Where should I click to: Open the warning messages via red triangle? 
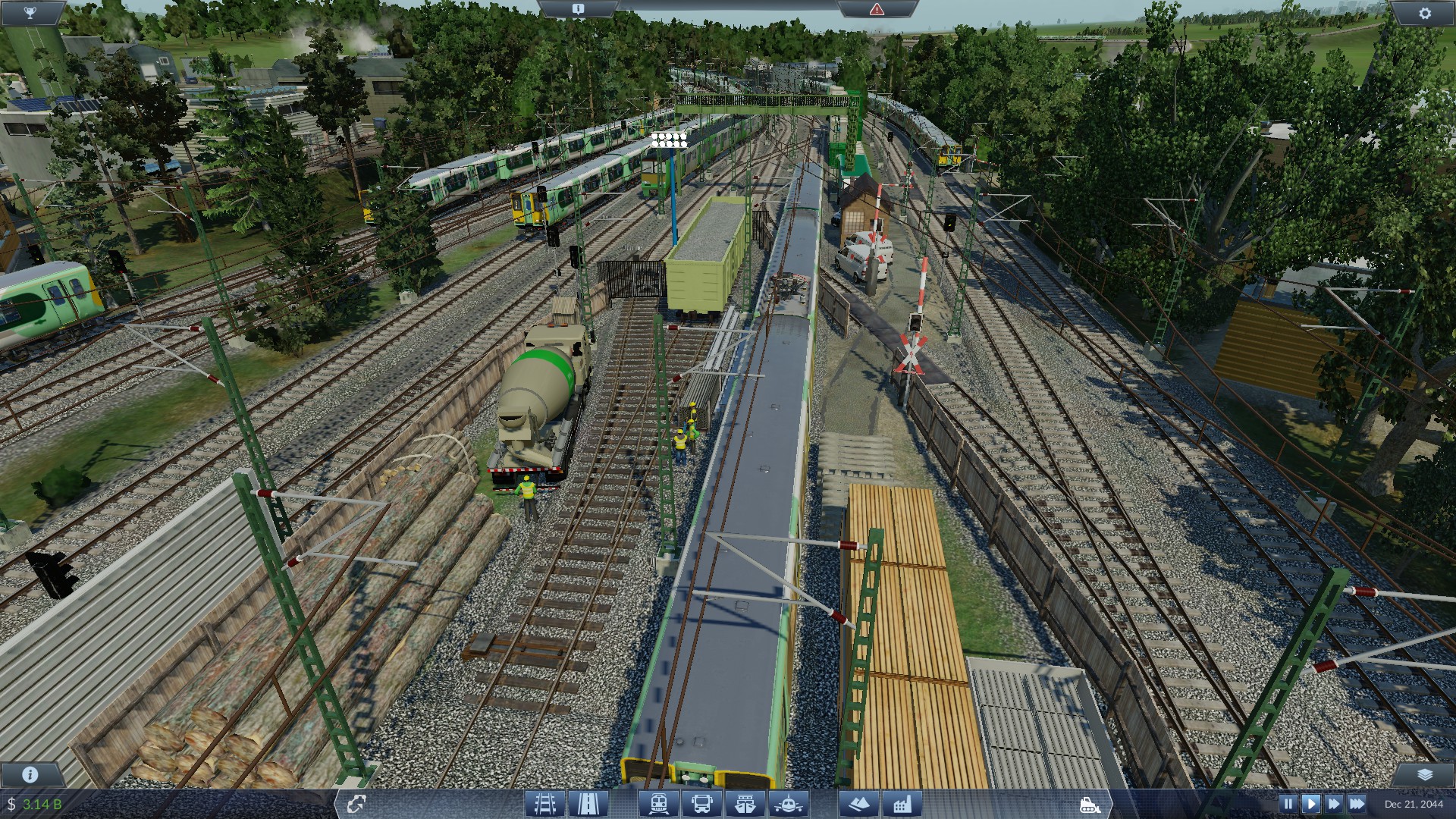pos(877,8)
